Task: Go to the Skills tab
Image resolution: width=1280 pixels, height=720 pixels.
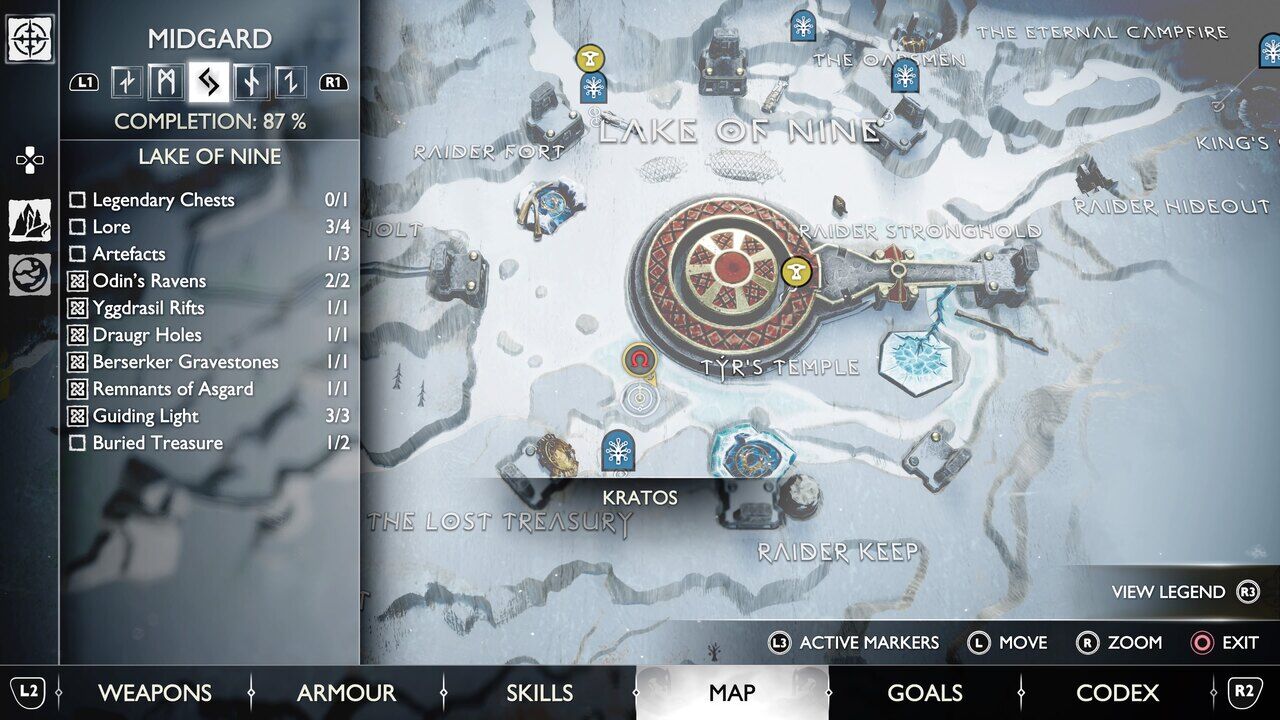Action: (539, 692)
